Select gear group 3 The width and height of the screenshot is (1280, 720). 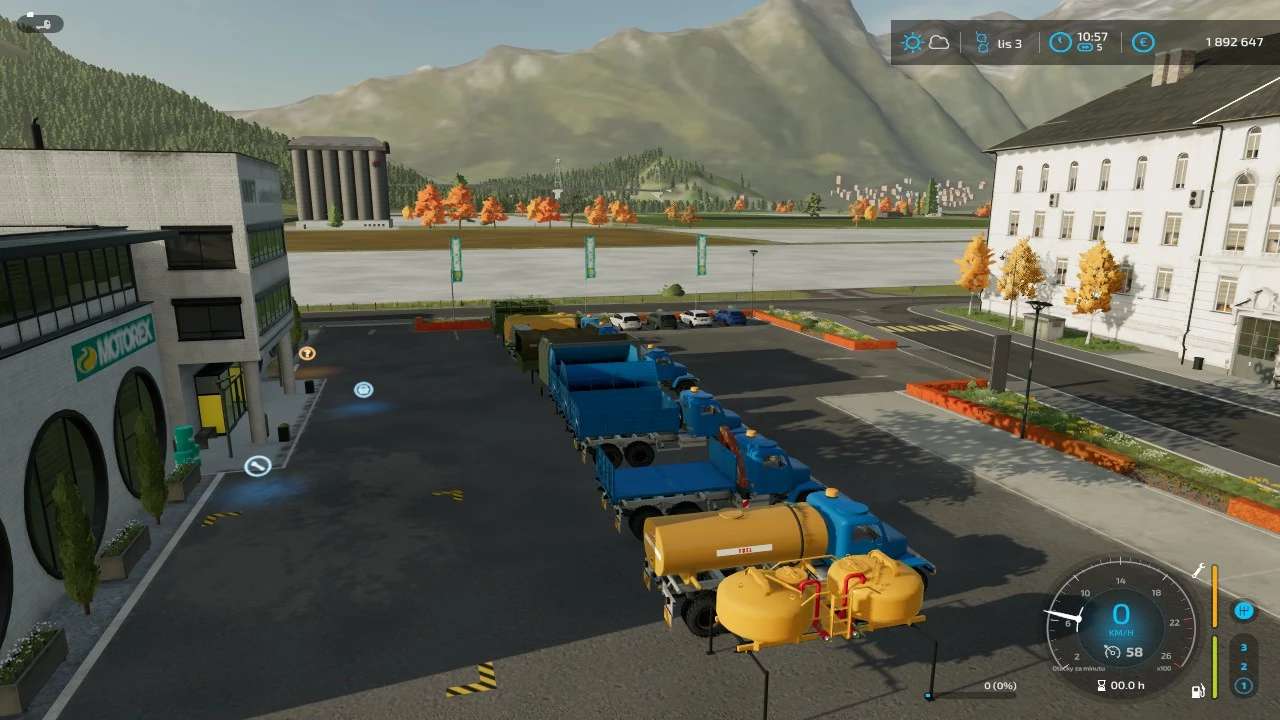(1243, 647)
